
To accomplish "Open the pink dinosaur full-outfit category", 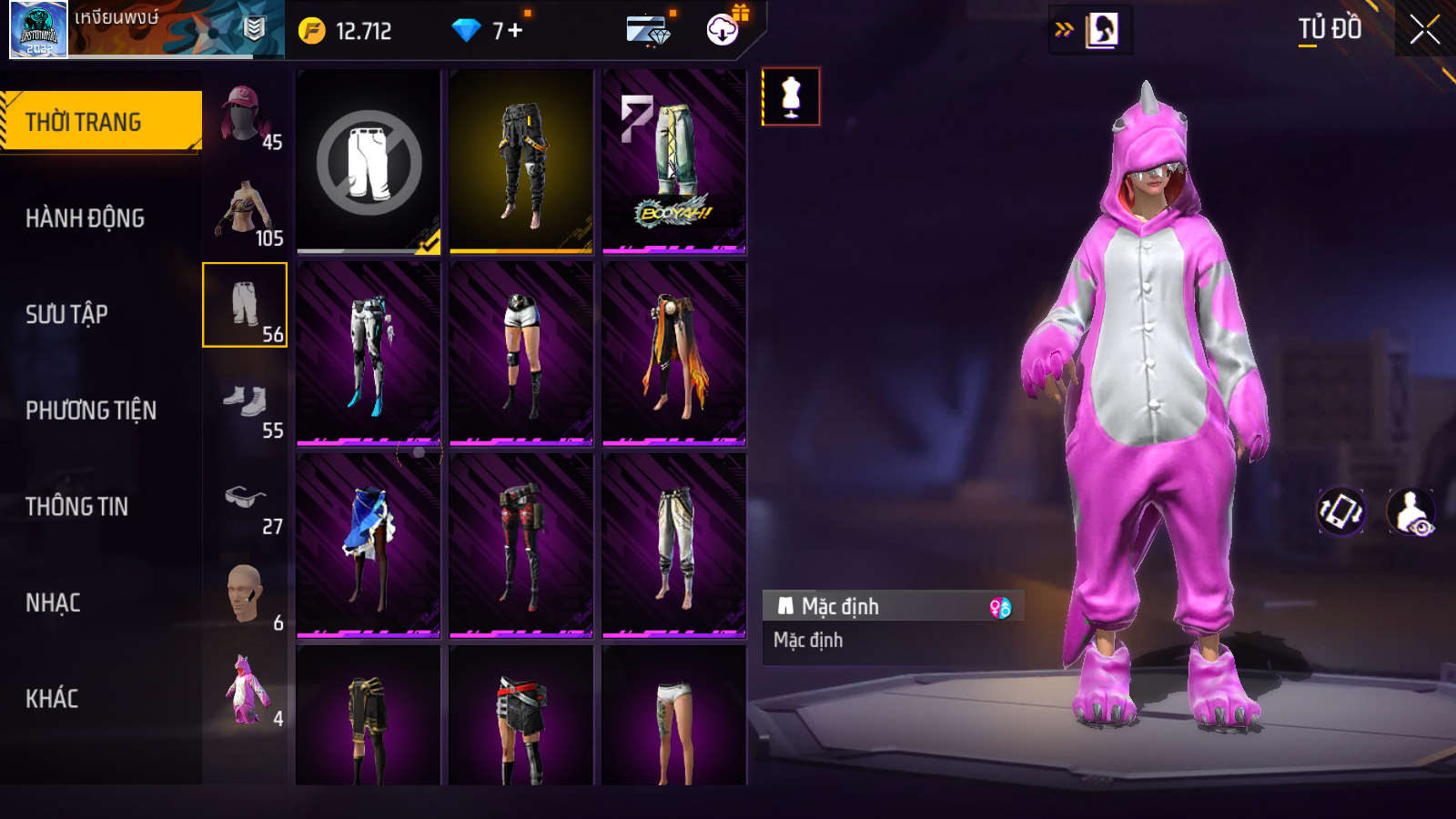I will (245, 693).
